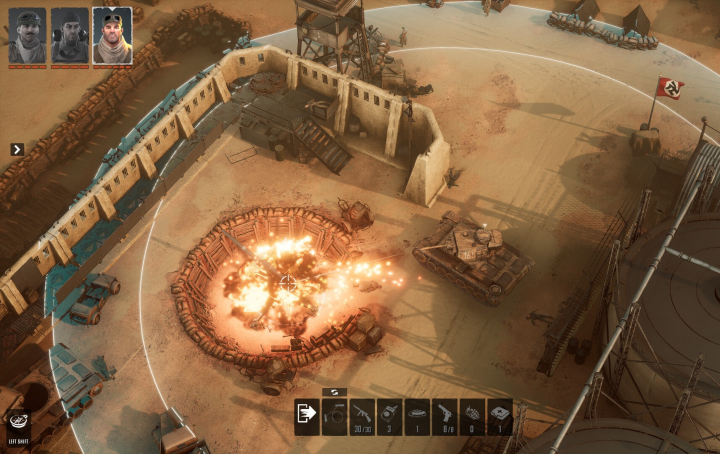Image resolution: width=720 pixels, height=454 pixels.
Task: Select the stick-and-ring ability slot beside the rifle
Action: tap(334, 416)
